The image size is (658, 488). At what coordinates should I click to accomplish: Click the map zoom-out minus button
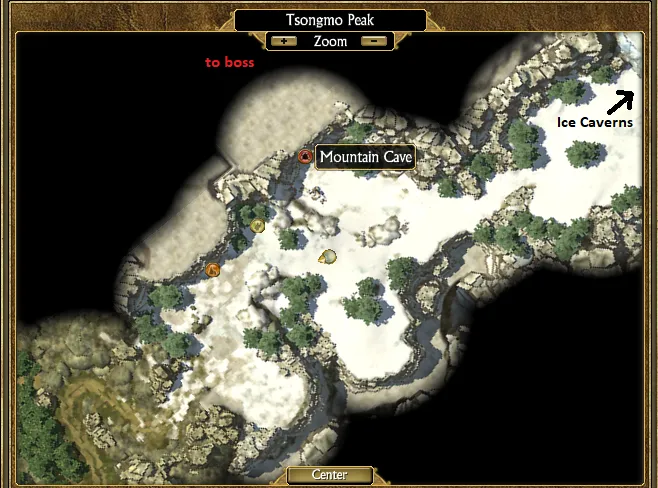click(373, 42)
